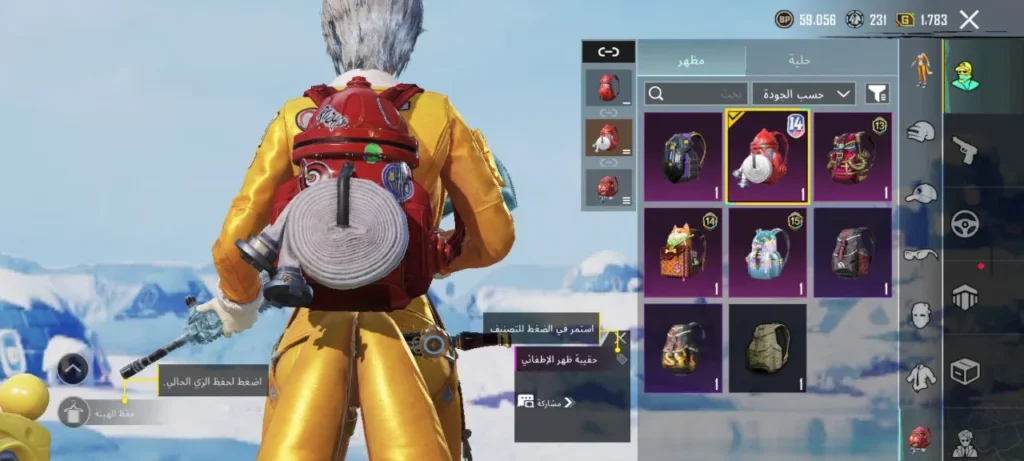Switch to the مظهر tab

coord(691,60)
